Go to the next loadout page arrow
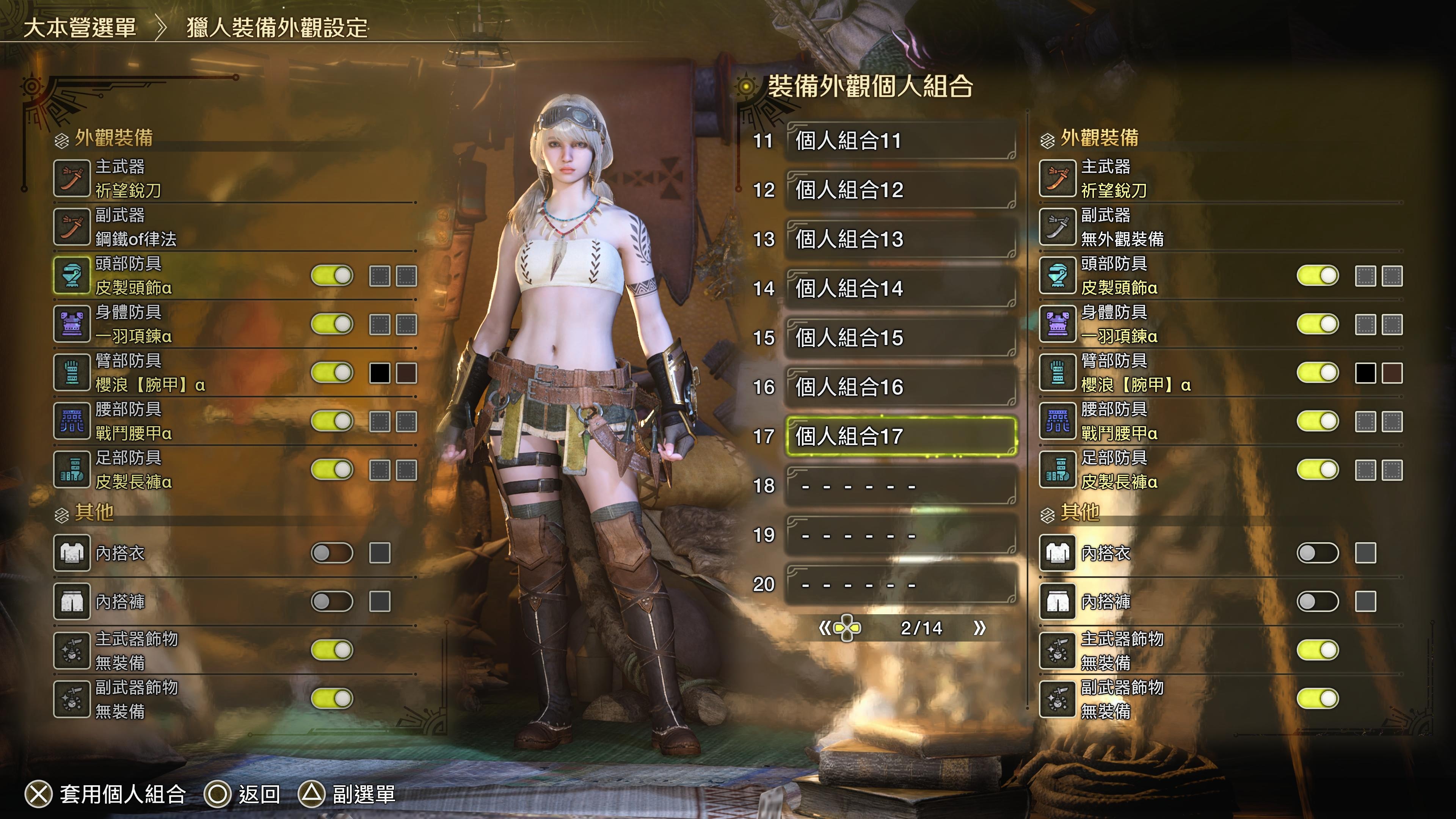Image resolution: width=1456 pixels, height=819 pixels. [979, 628]
